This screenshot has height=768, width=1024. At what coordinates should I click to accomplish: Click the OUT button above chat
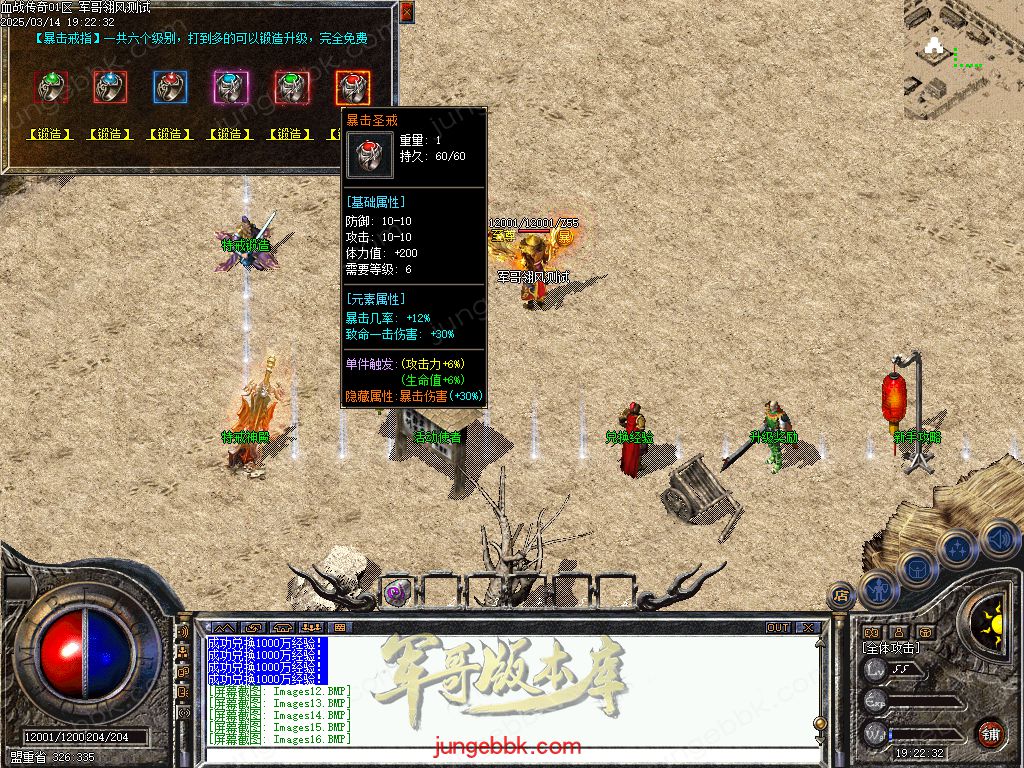click(778, 628)
